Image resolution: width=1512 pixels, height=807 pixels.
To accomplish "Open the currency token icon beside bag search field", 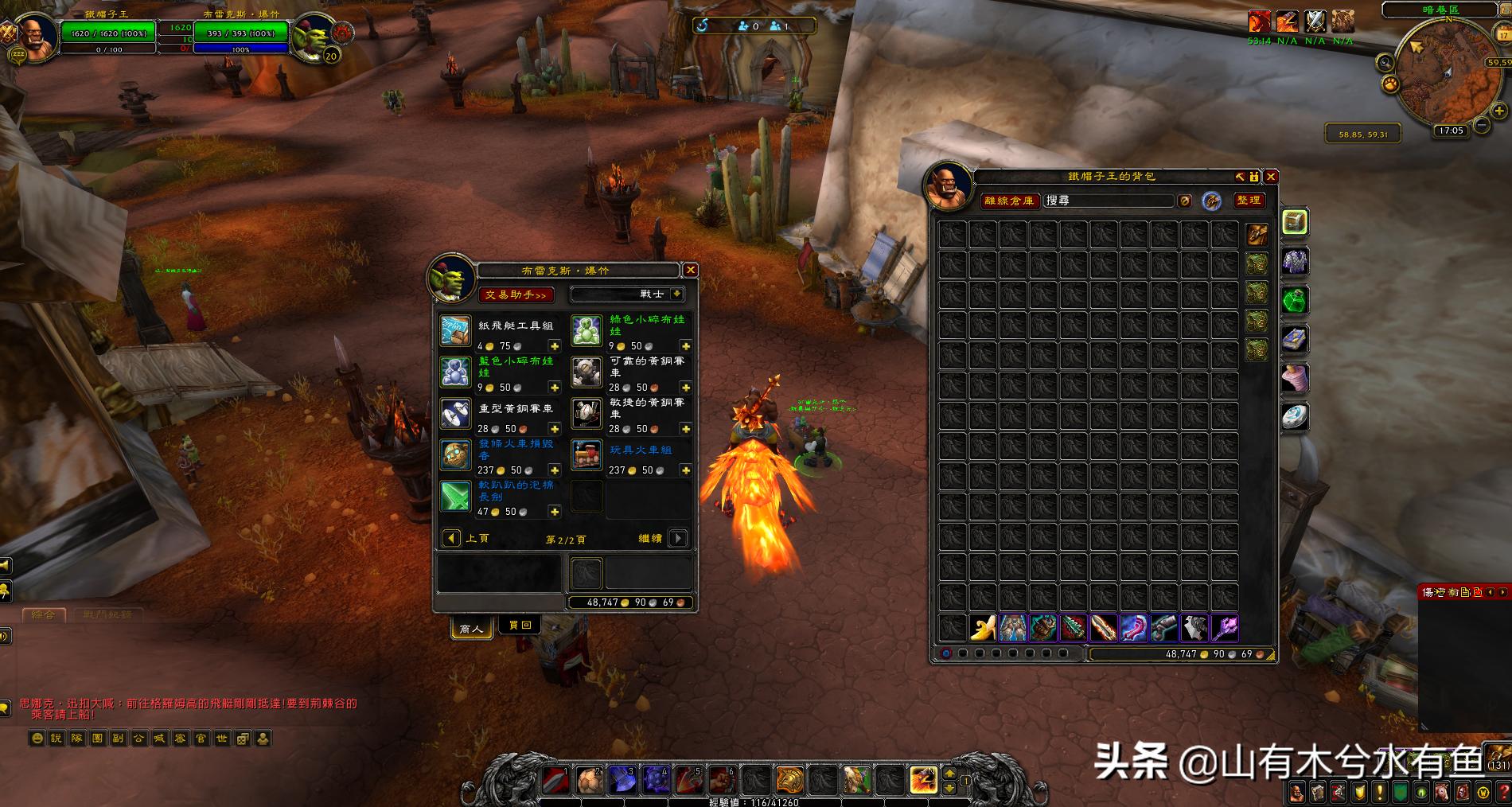I will (x=1186, y=201).
